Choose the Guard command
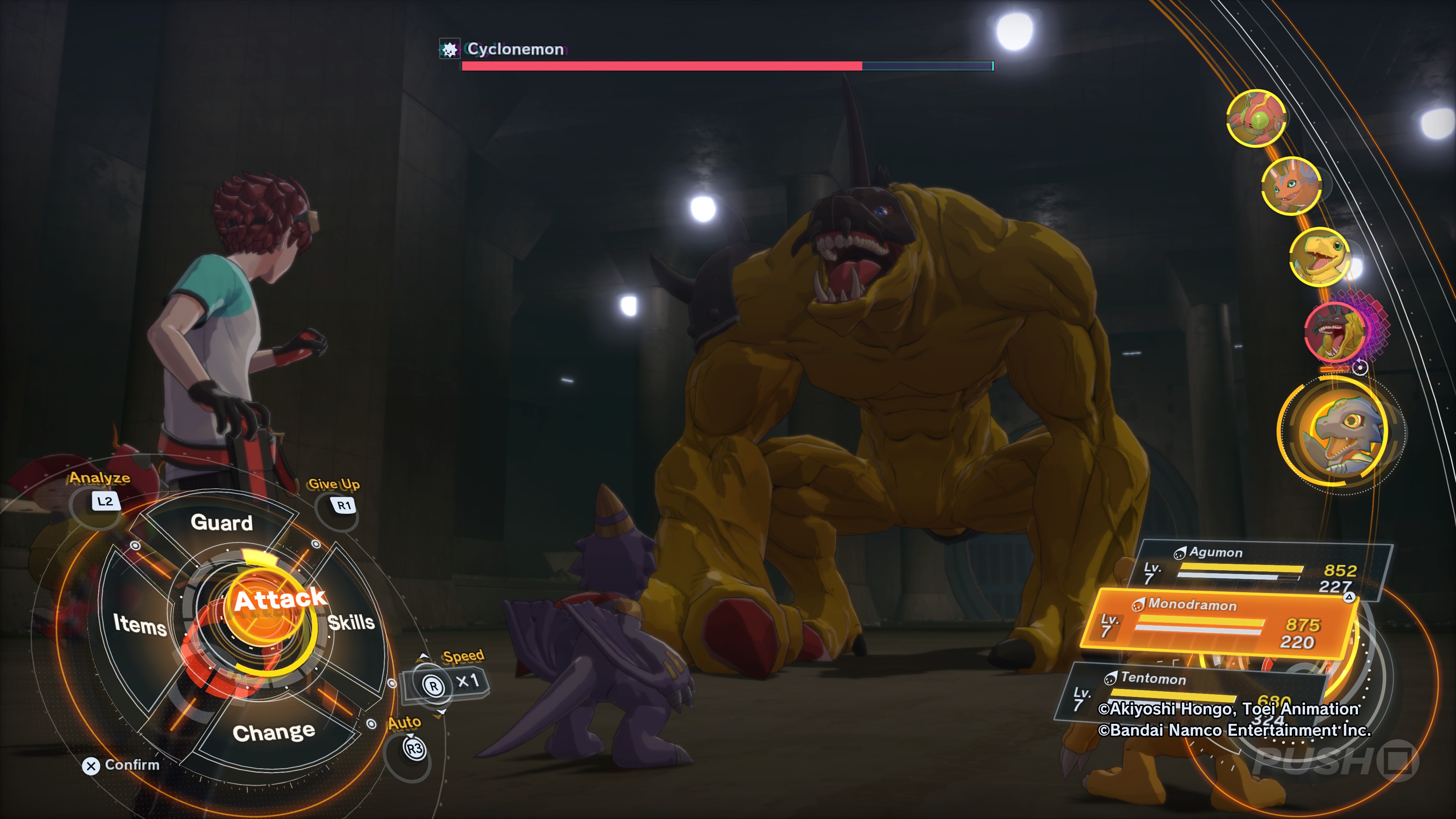The height and width of the screenshot is (819, 1456). (221, 523)
